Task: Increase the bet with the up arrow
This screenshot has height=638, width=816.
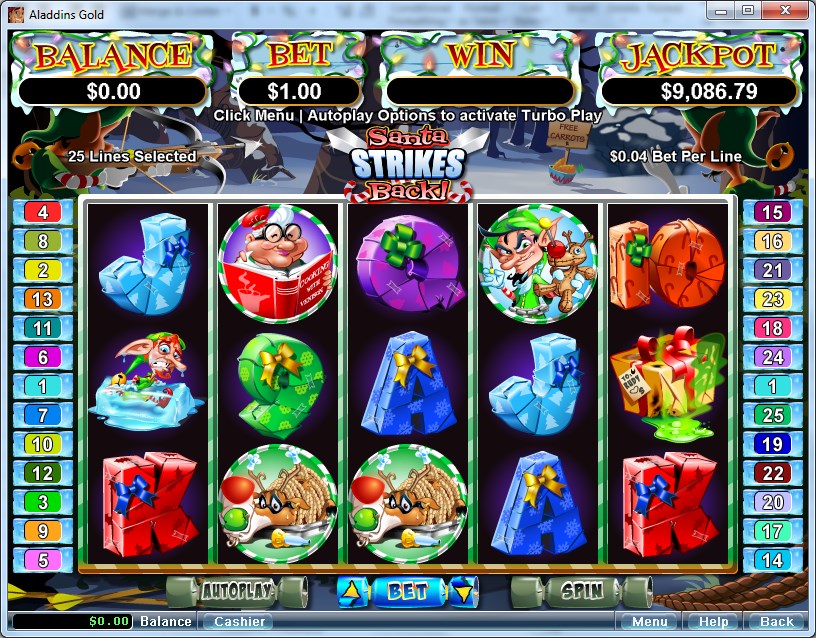Action: click(351, 591)
